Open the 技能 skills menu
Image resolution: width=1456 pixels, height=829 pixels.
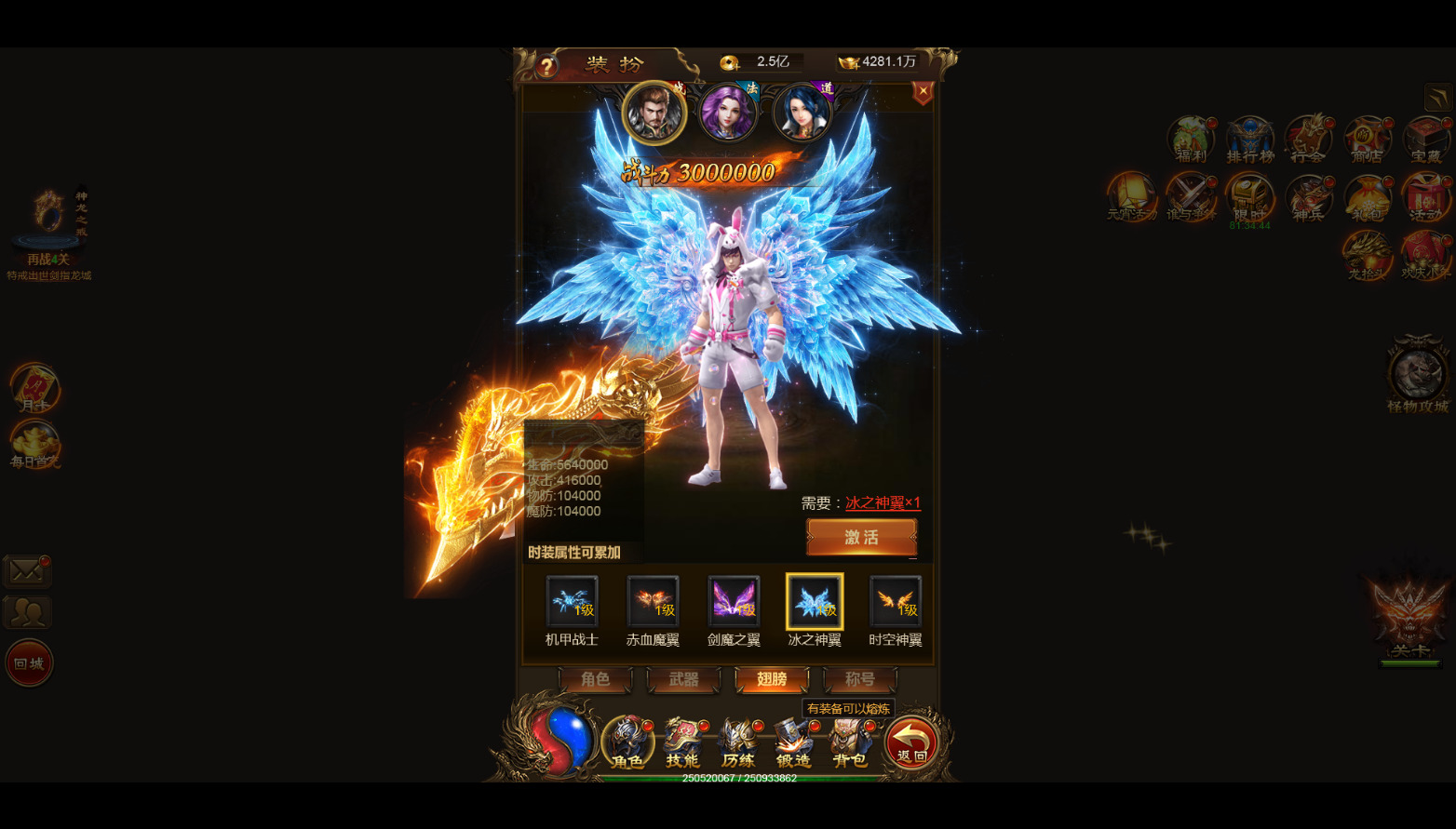tap(682, 743)
